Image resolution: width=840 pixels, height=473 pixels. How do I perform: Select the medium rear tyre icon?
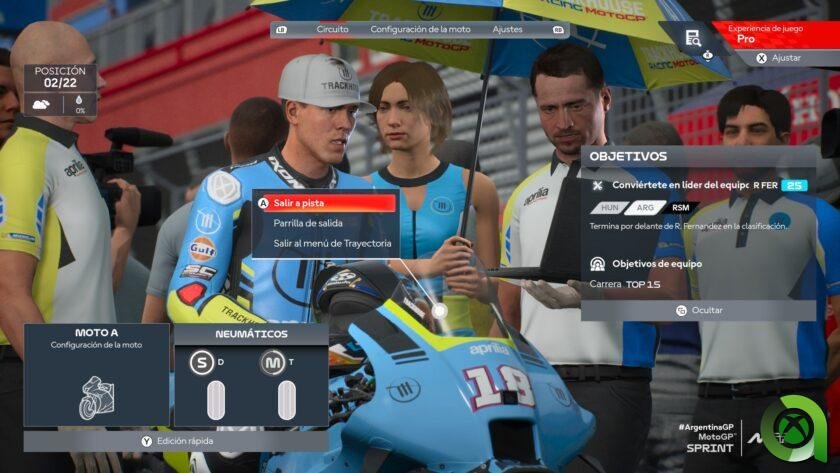click(272, 362)
